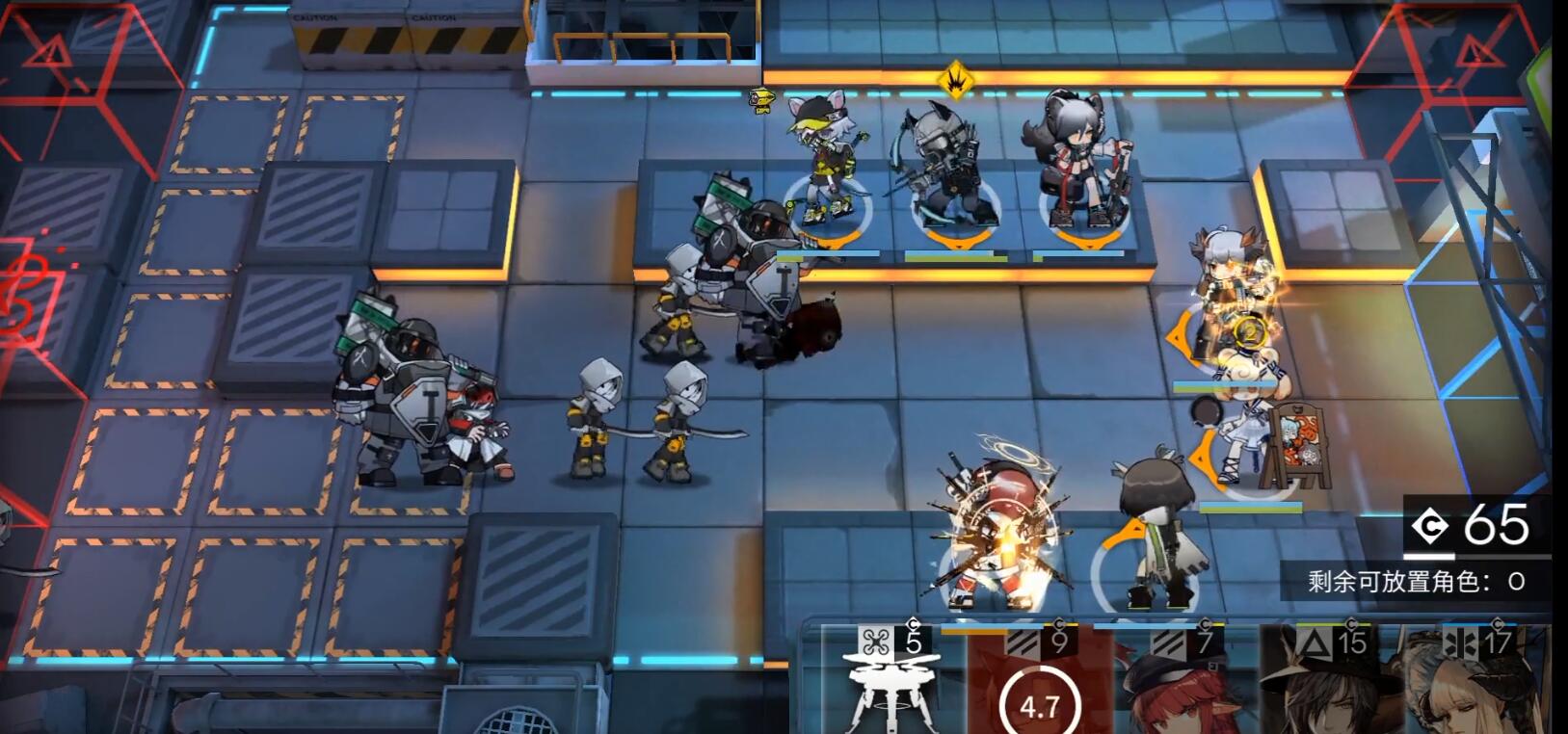Tap the yellow skill-ready diamond icon
This screenshot has width=1568, height=734.
coord(955,80)
